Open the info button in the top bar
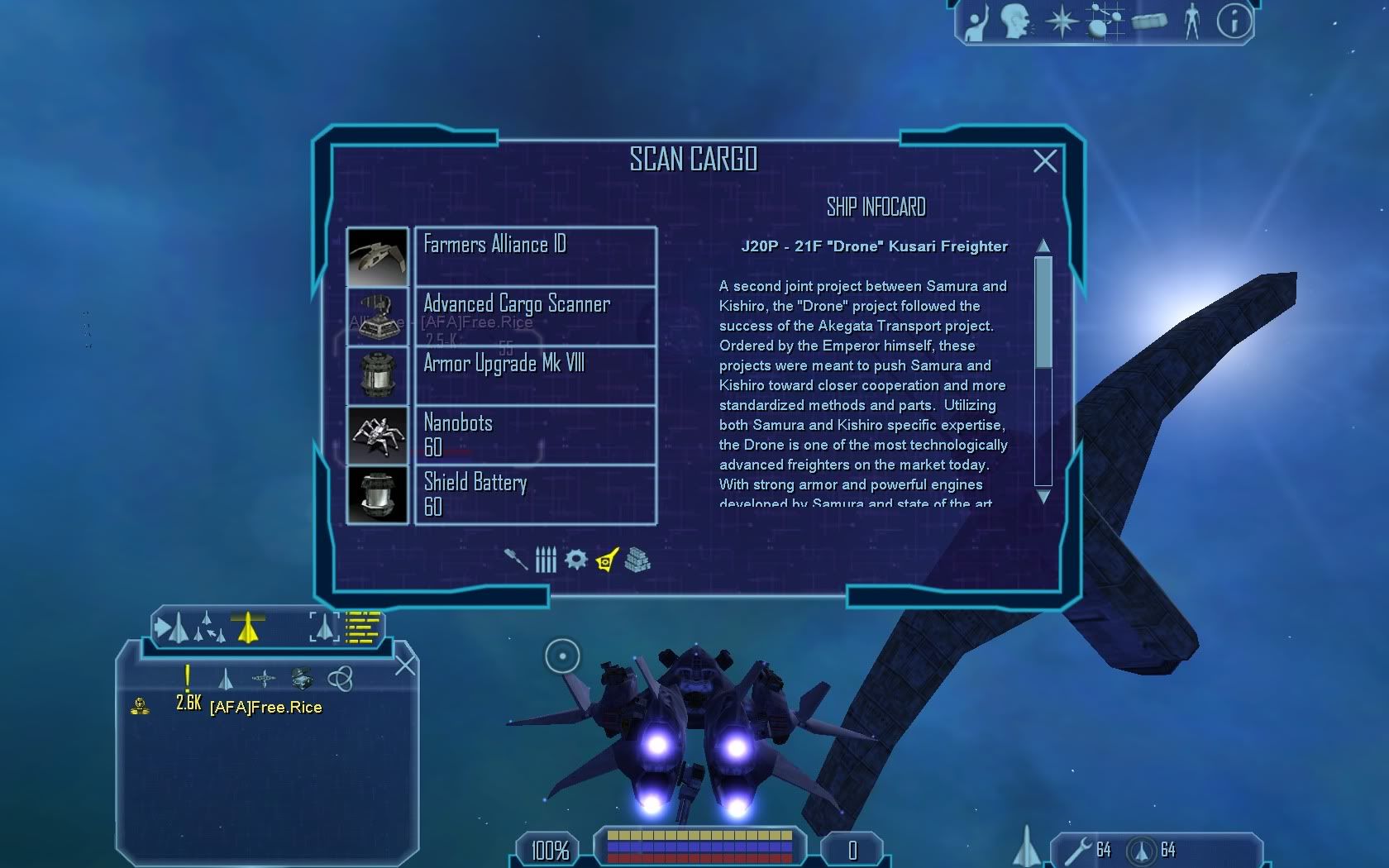1389x868 pixels. point(1234,21)
